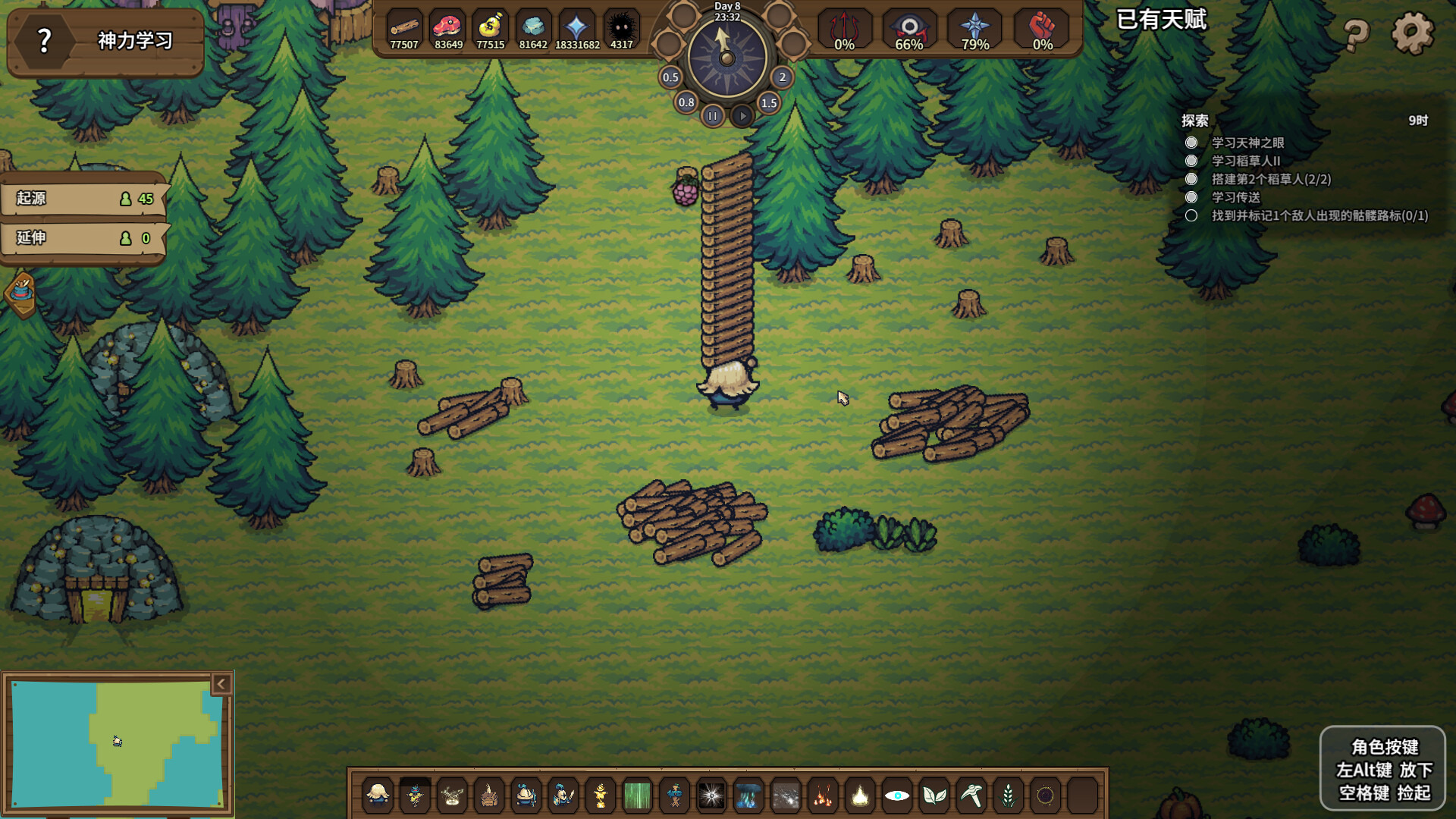Open the 神力学习 divine power panel

pos(105,40)
